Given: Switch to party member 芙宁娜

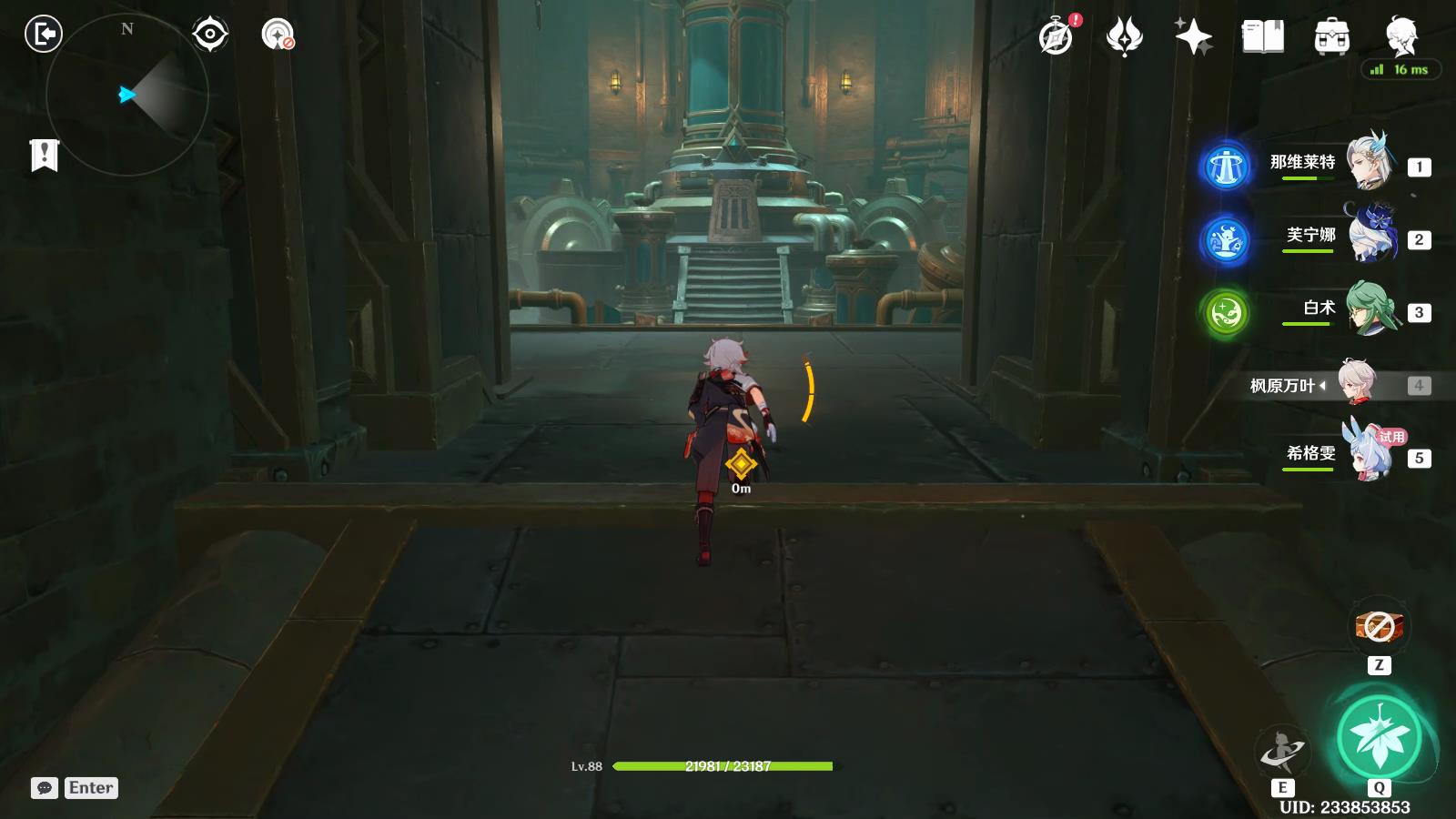Looking at the screenshot, I should (x=1371, y=236).
